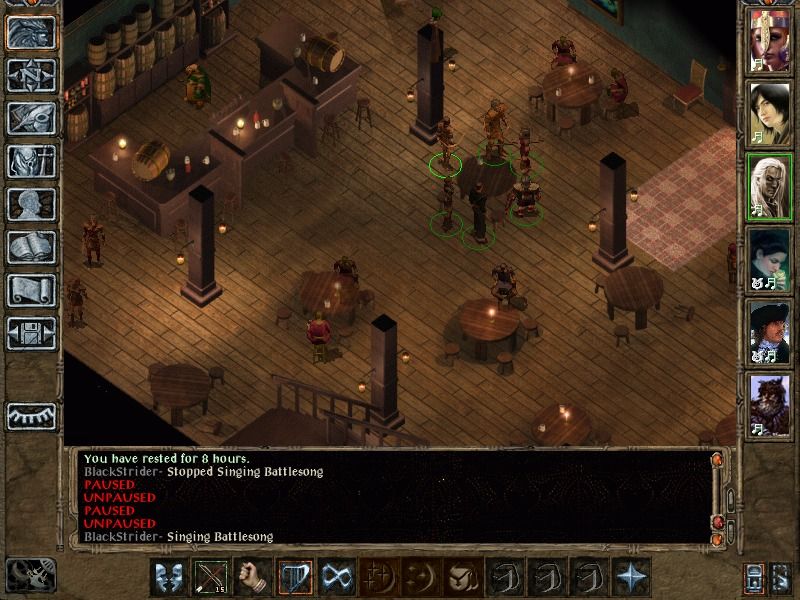
Task: Equip the bow weapon slot
Action: pyautogui.click(x=211, y=578)
